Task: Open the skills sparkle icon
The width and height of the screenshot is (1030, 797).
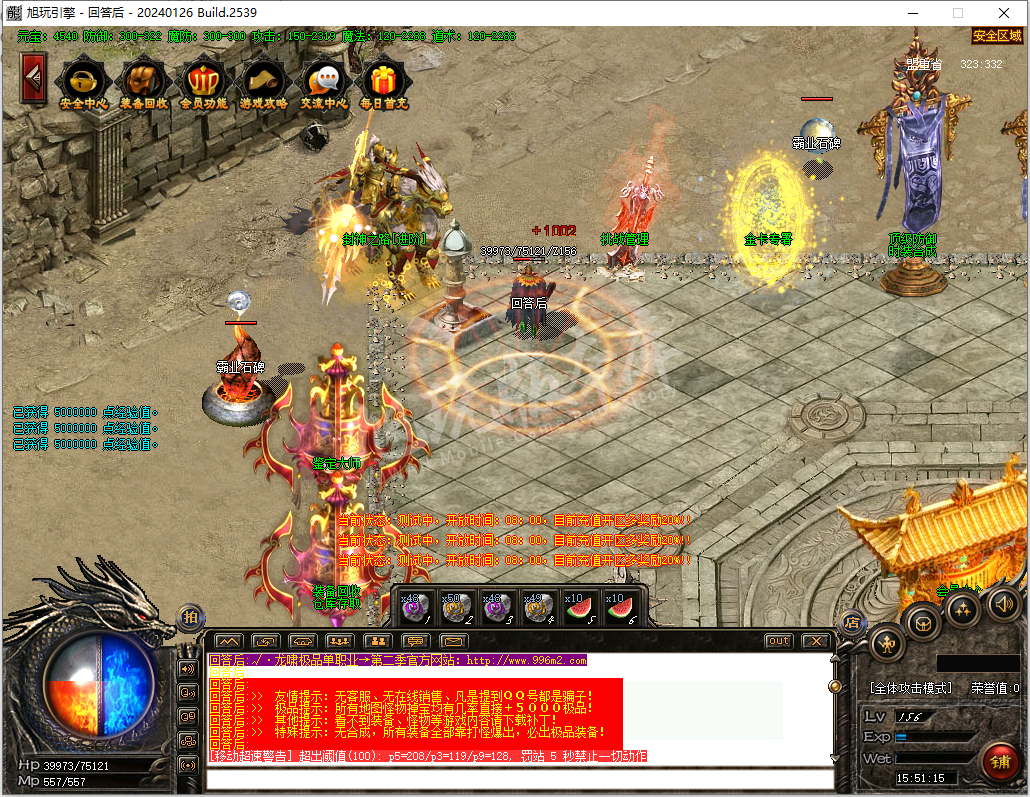Action: (963, 609)
